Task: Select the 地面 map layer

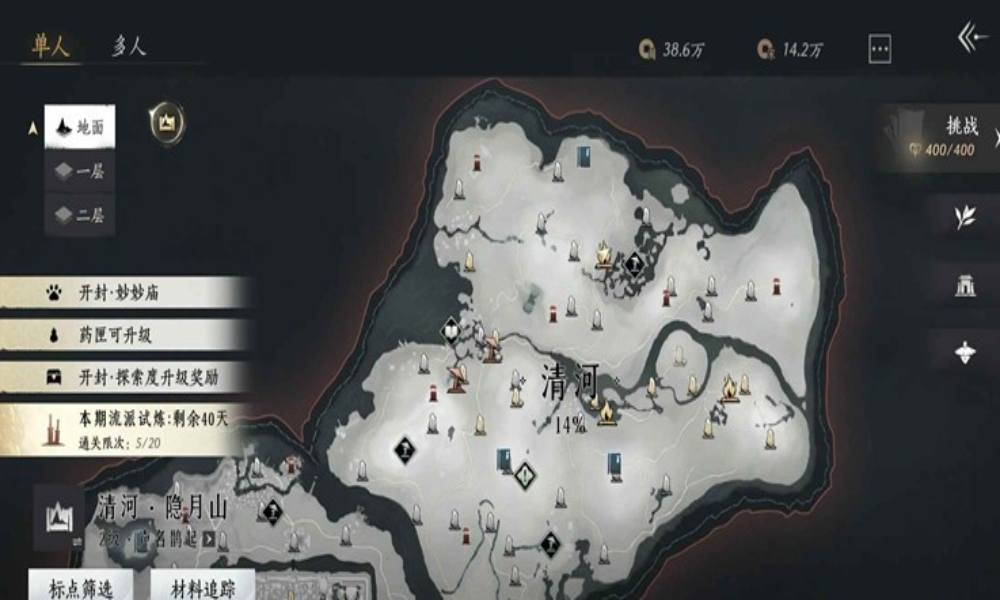Action: click(x=80, y=127)
